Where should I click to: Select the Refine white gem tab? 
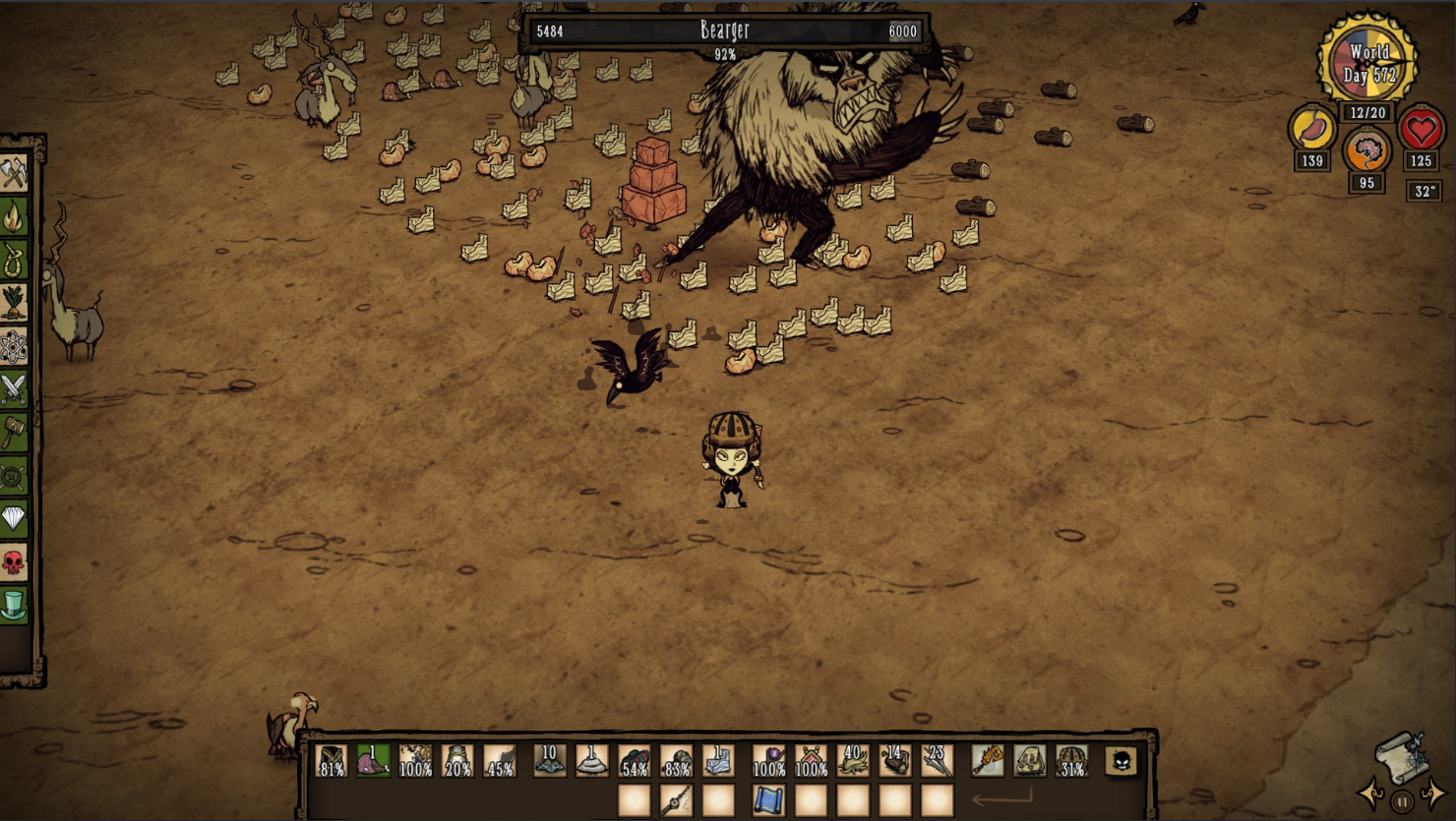pyautogui.click(x=14, y=518)
